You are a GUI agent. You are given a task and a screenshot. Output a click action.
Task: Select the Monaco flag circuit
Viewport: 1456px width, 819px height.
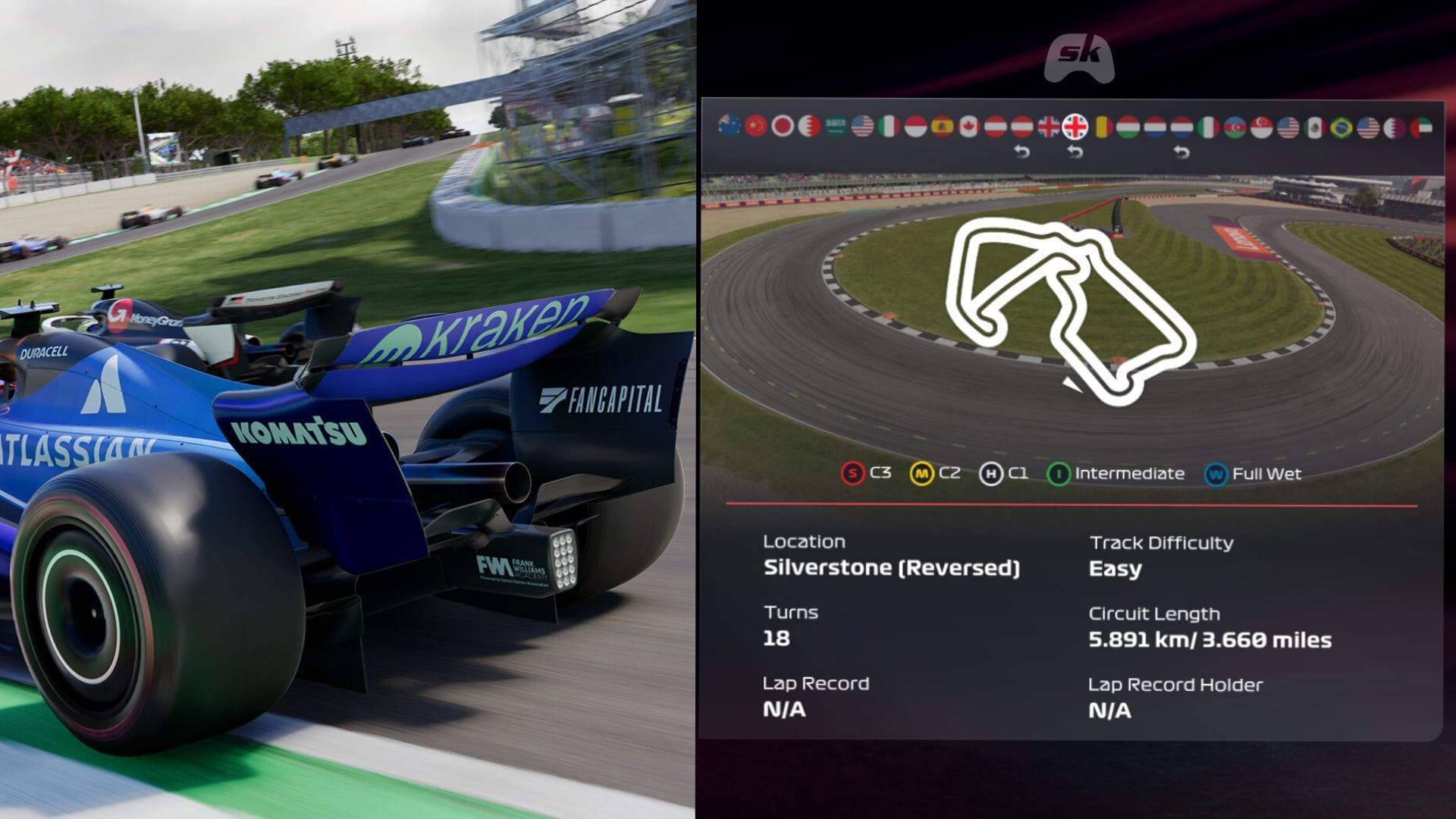(x=915, y=126)
